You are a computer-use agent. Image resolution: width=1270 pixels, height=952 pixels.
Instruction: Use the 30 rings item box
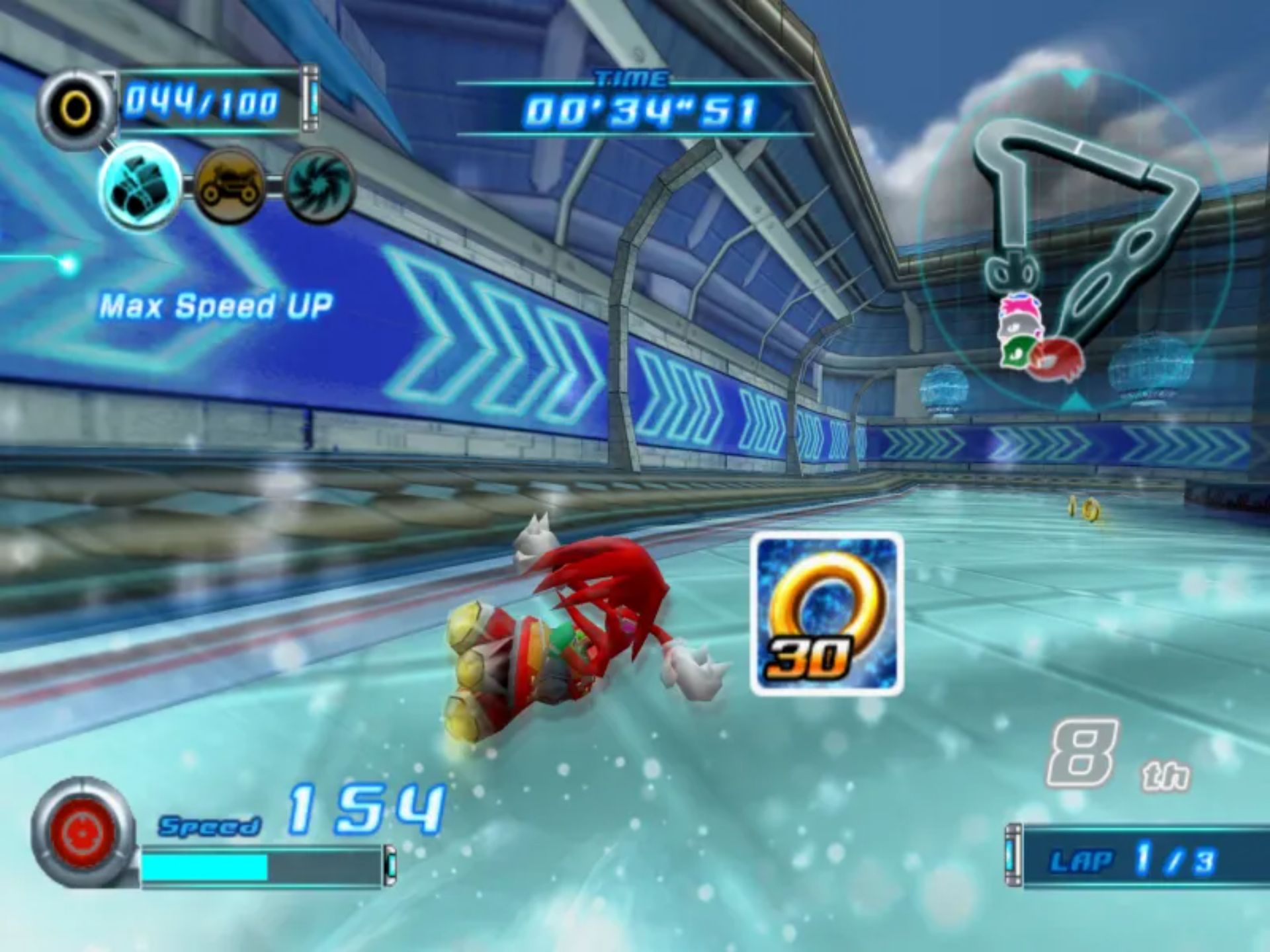tap(827, 614)
